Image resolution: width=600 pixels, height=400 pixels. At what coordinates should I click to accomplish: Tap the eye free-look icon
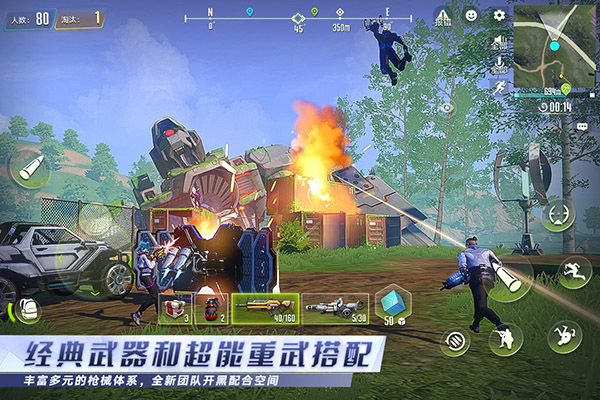click(x=447, y=106)
